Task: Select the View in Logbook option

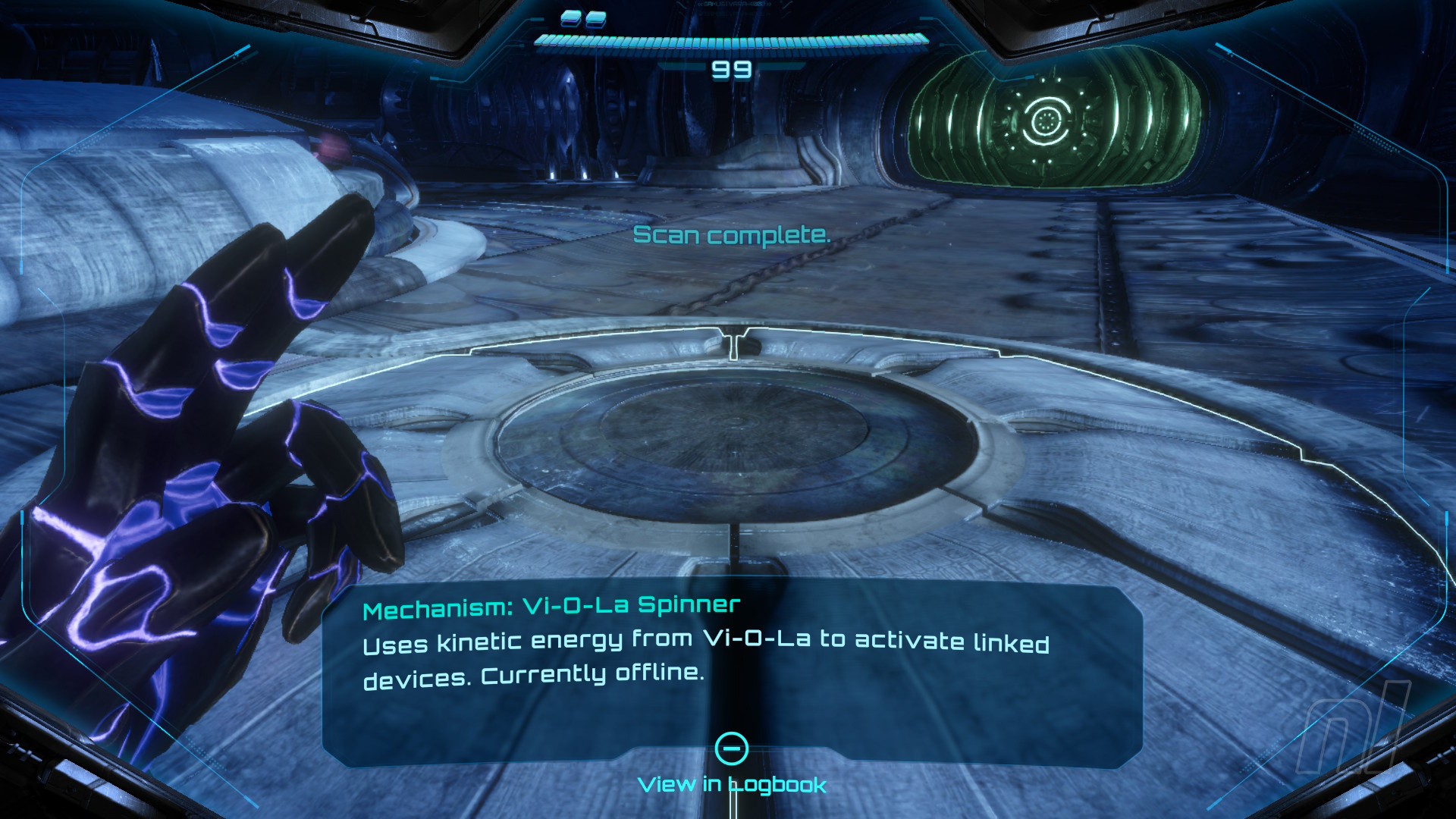Action: click(732, 783)
